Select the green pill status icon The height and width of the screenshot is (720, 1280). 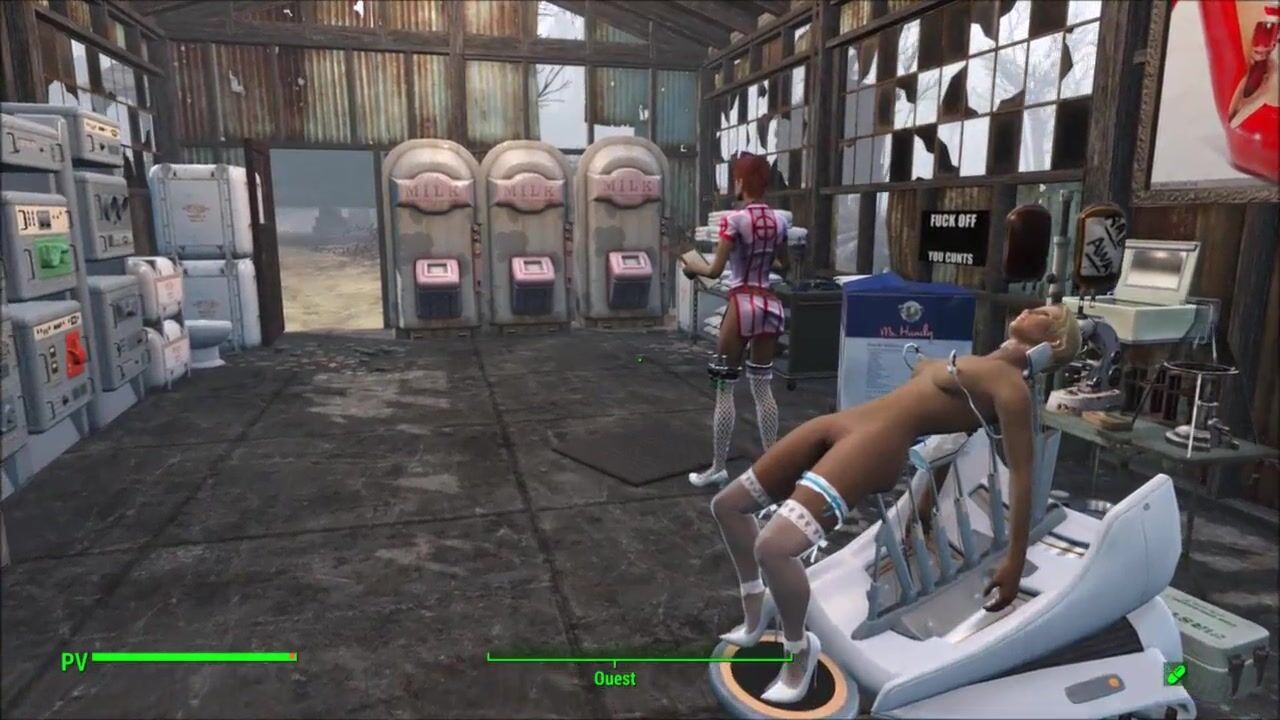click(x=1175, y=675)
